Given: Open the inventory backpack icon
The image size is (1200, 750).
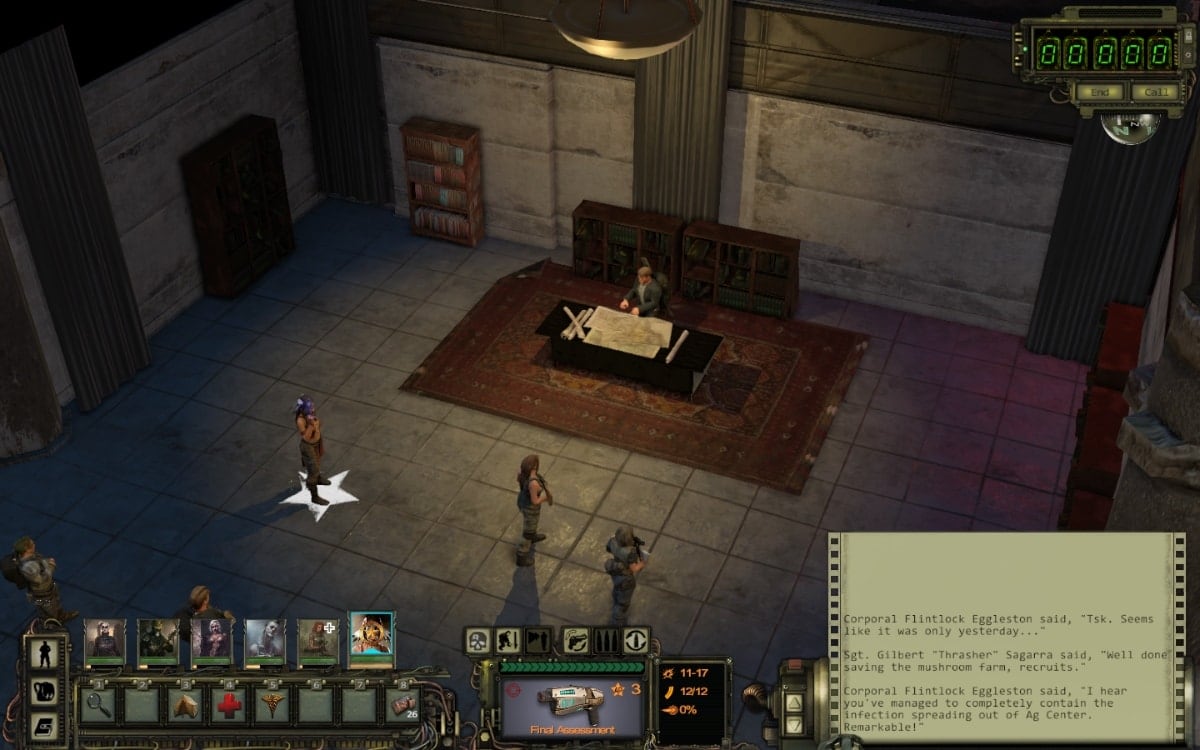Looking at the screenshot, I should (46, 690).
